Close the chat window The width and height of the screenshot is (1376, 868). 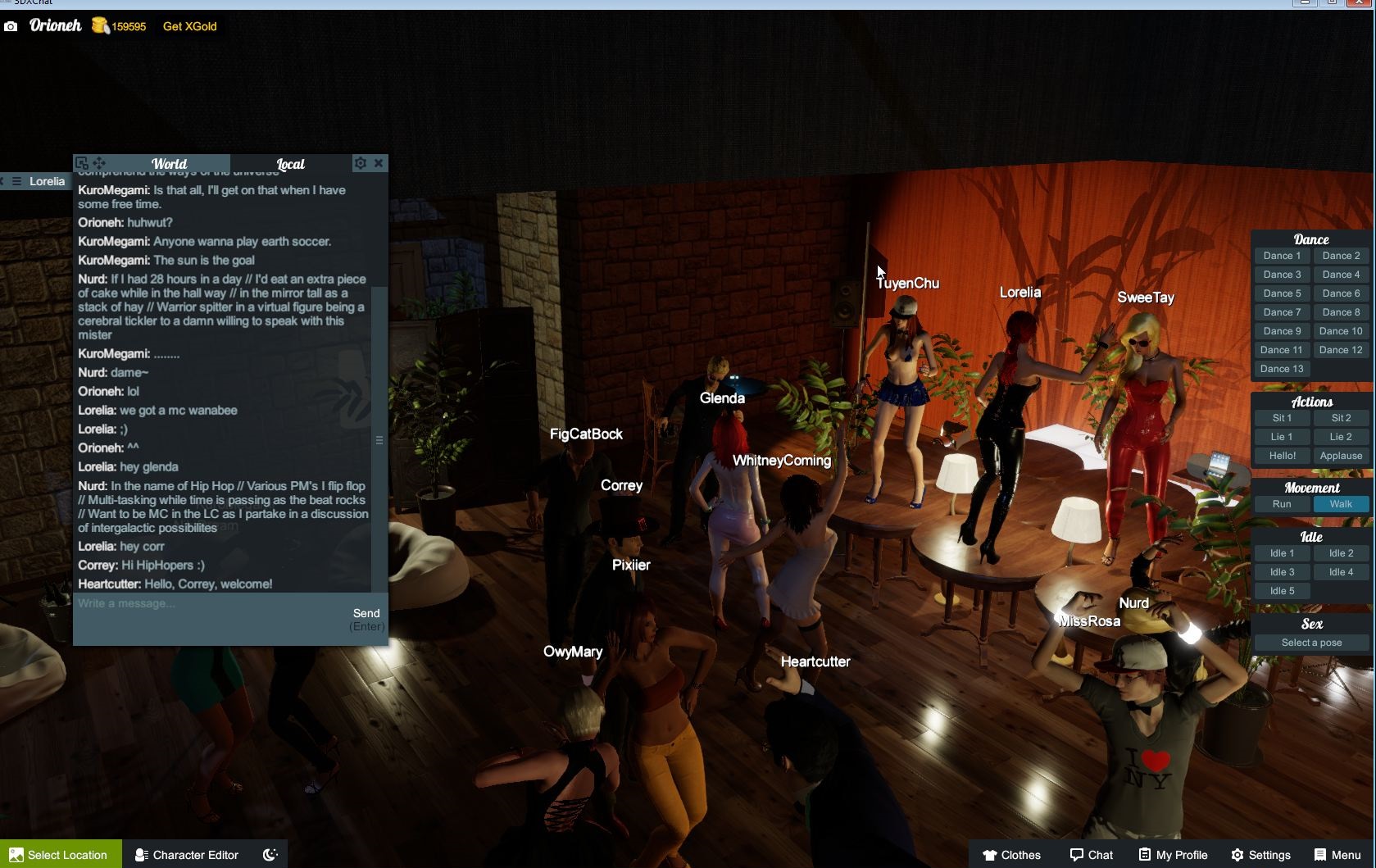tap(379, 163)
